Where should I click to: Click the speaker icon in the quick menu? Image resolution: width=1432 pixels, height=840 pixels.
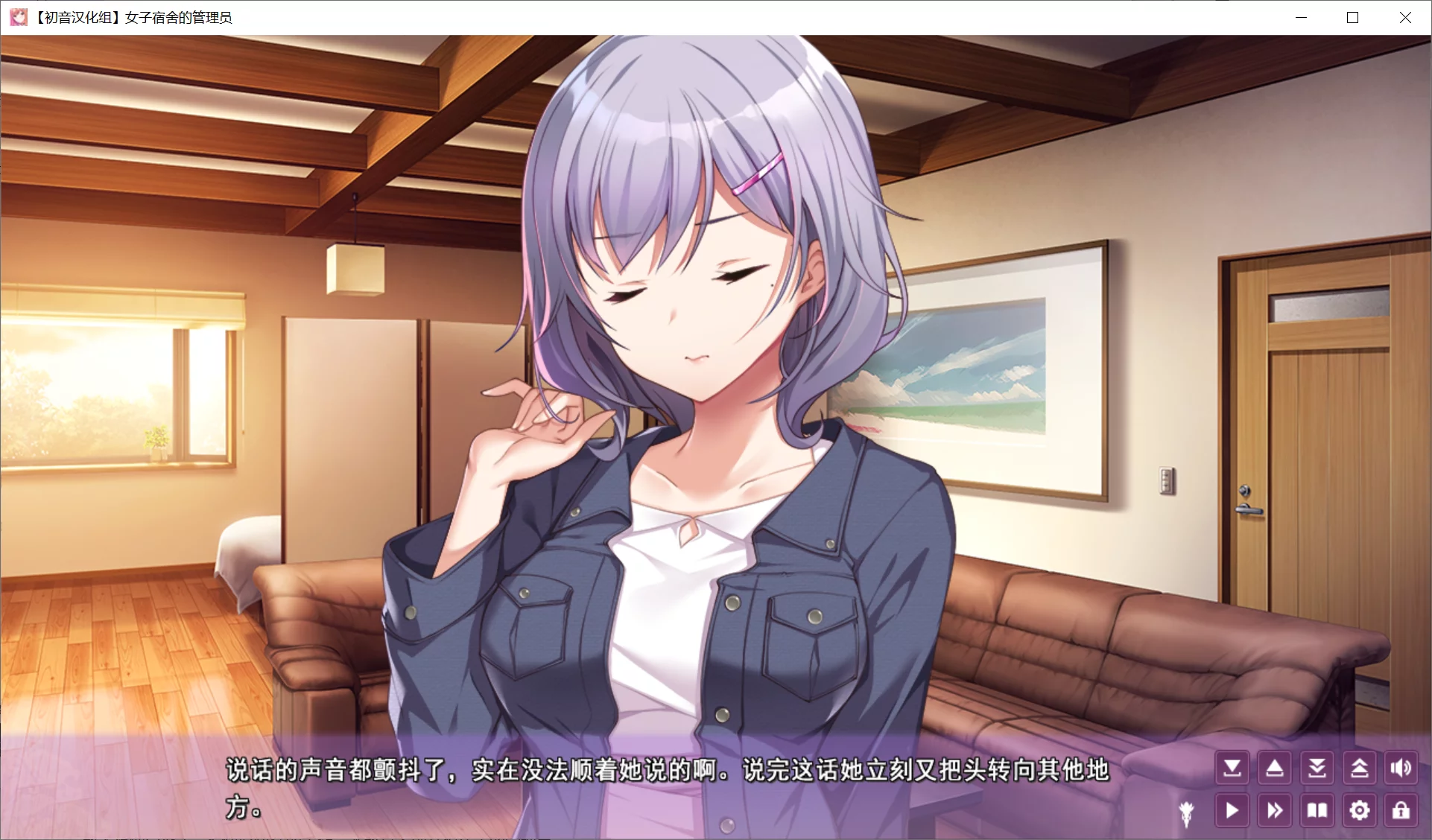tap(1401, 769)
